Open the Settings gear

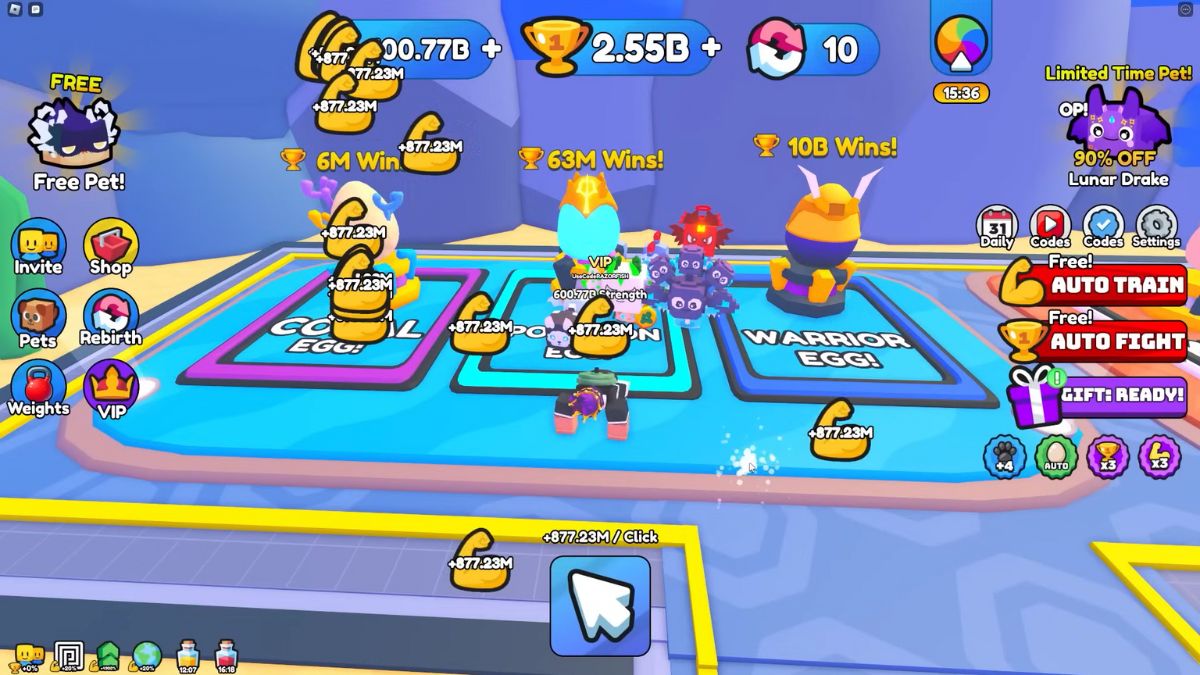click(x=1156, y=226)
